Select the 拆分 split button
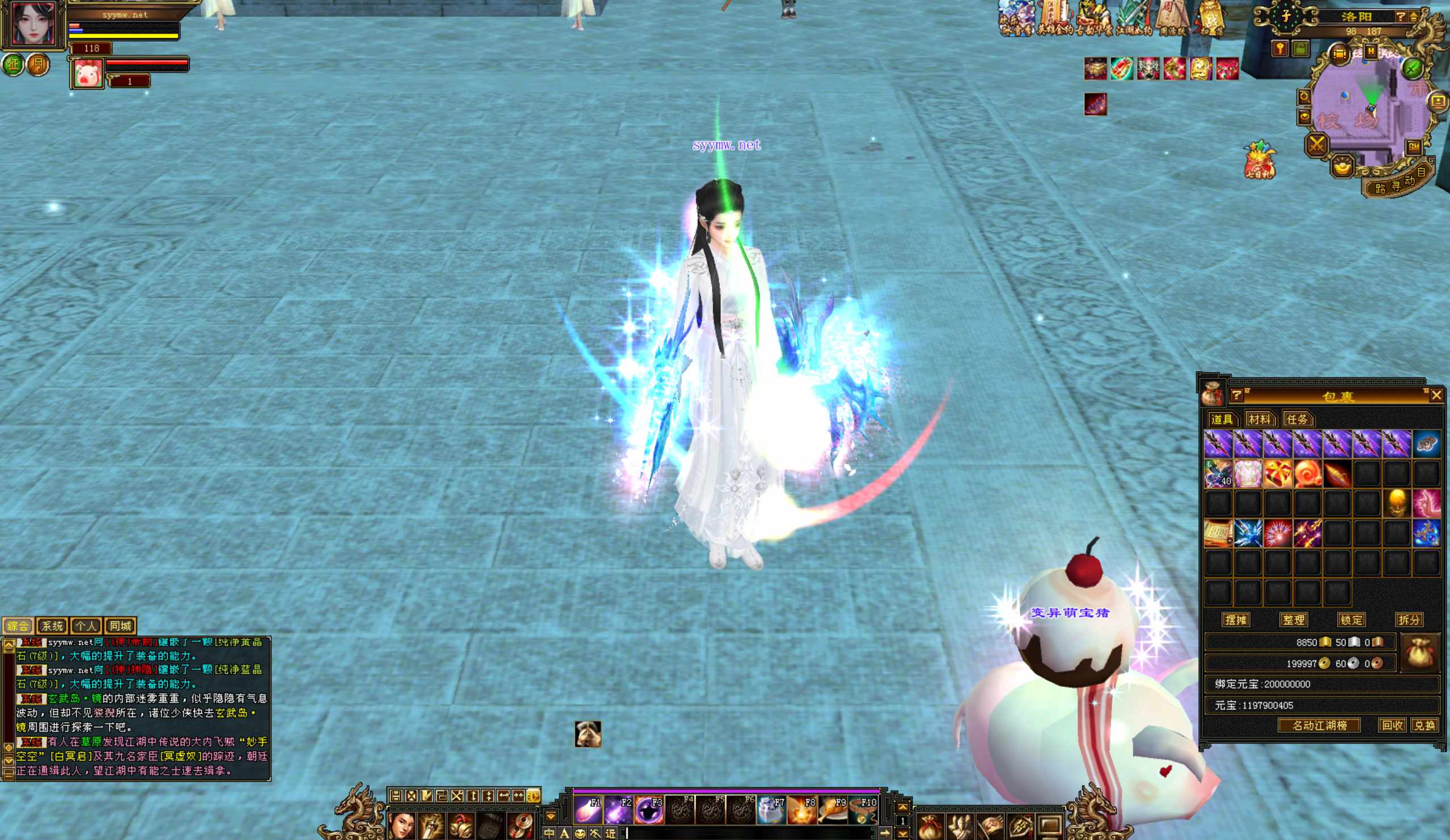 tap(1409, 620)
